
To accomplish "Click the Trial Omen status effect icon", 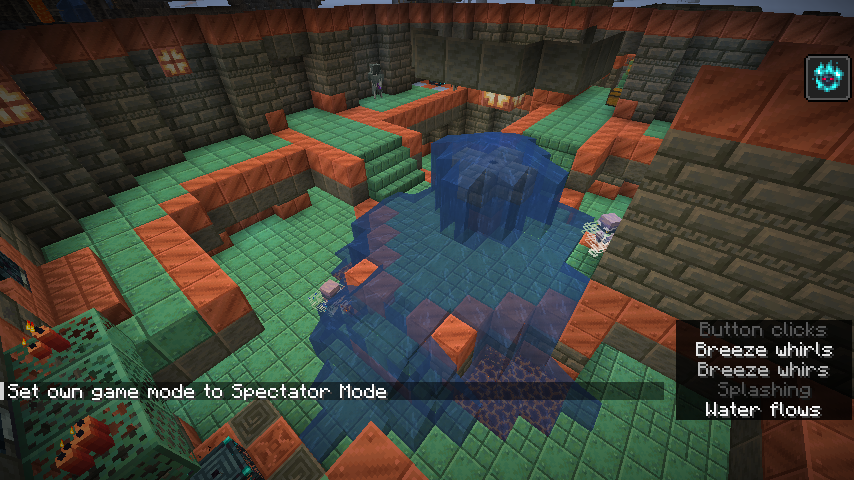I will (829, 78).
